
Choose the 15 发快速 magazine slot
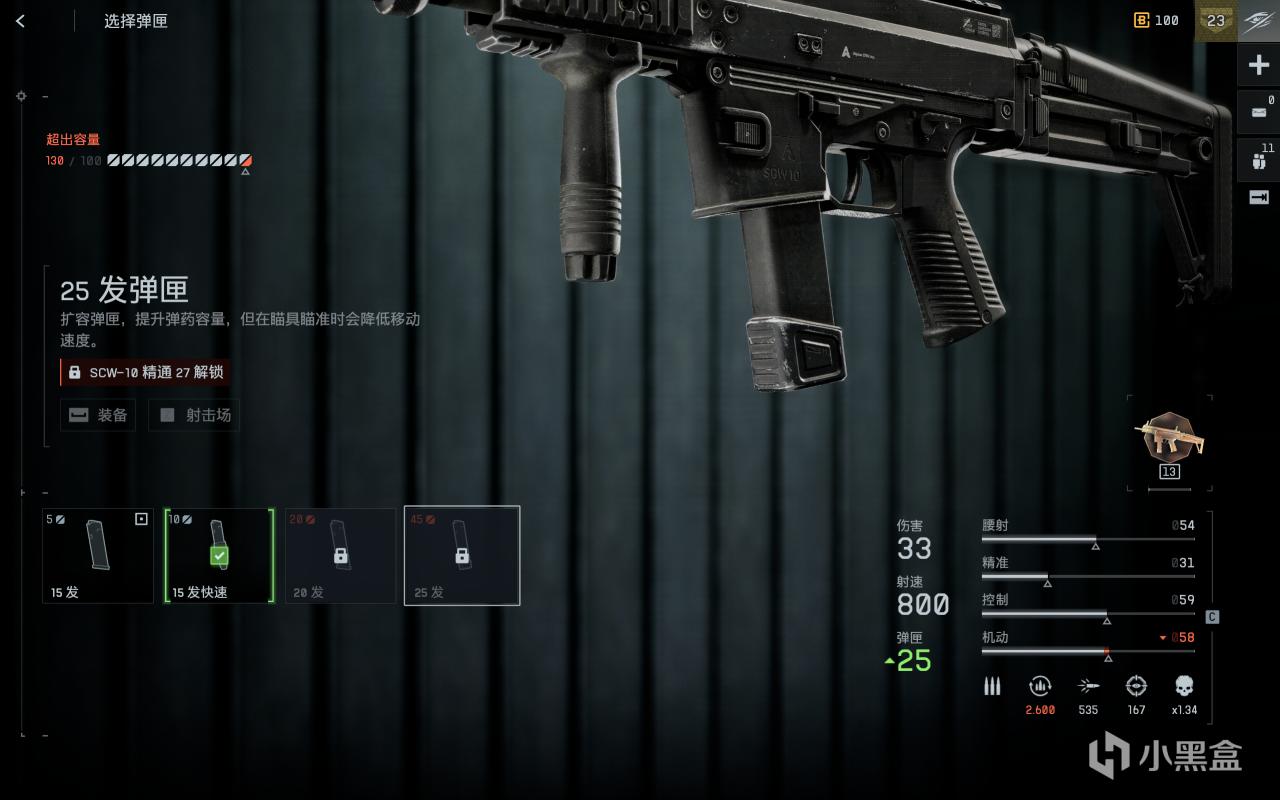(220, 556)
